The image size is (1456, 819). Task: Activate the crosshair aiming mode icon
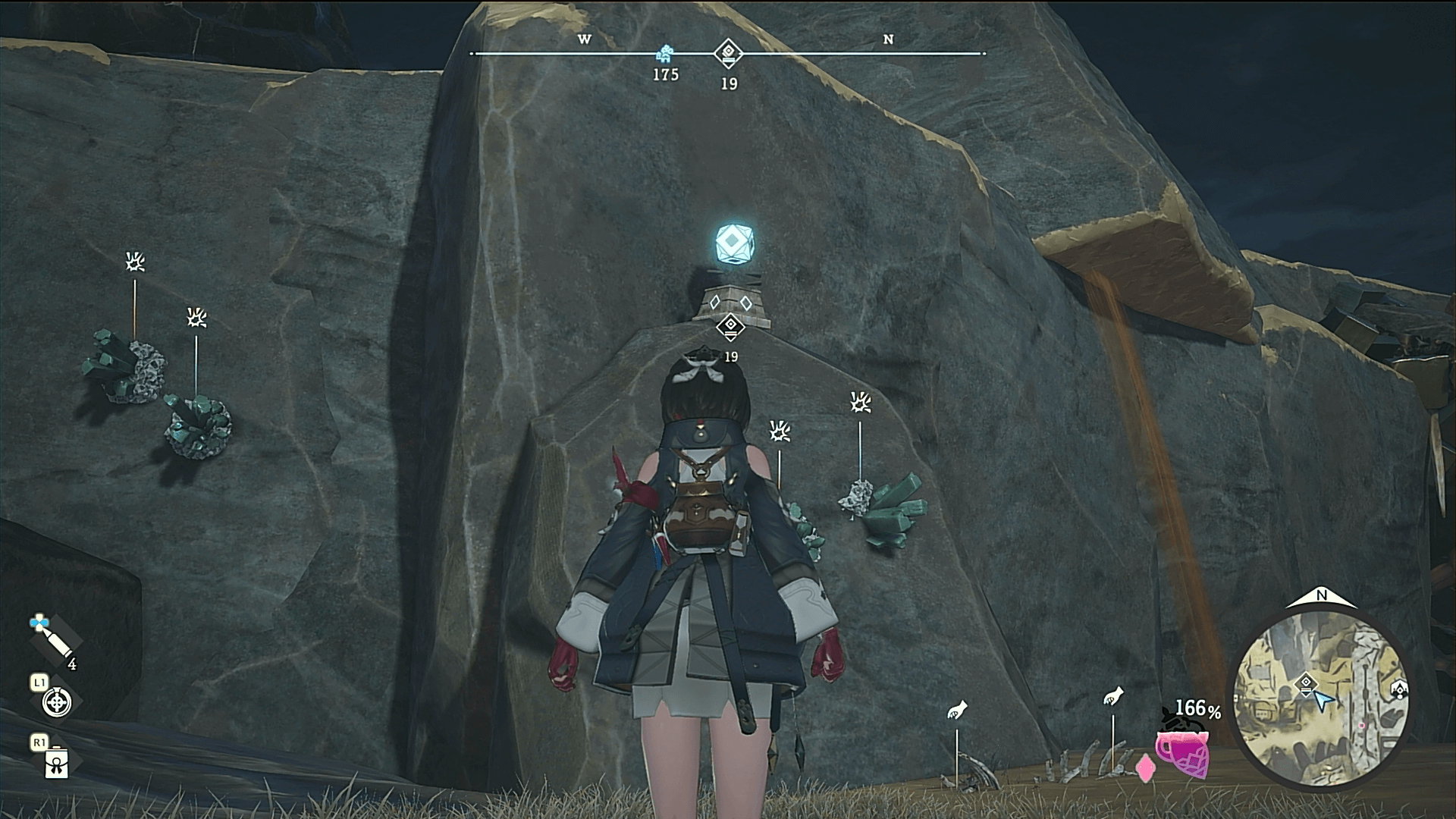pyautogui.click(x=57, y=703)
